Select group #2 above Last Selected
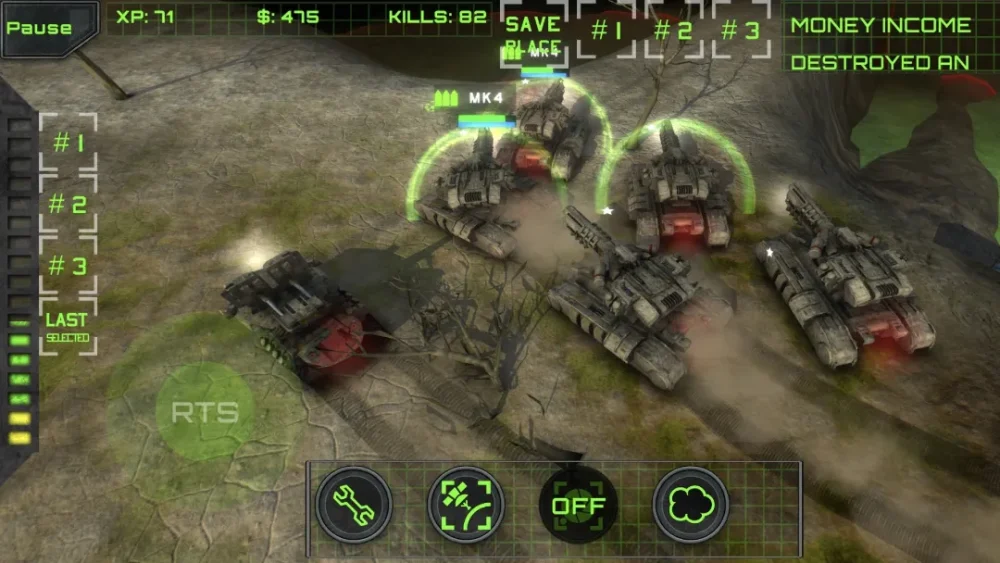This screenshot has width=1000, height=563. click(x=68, y=205)
